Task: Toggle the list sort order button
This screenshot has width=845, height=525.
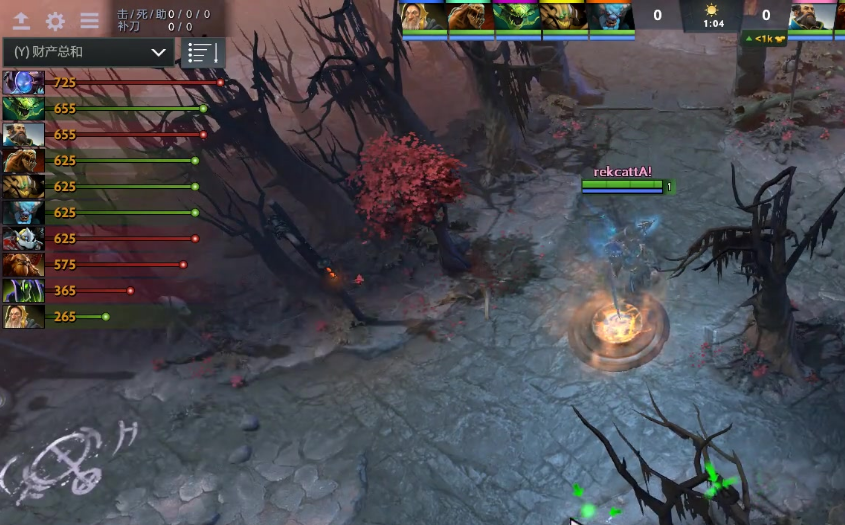Action: click(x=201, y=52)
